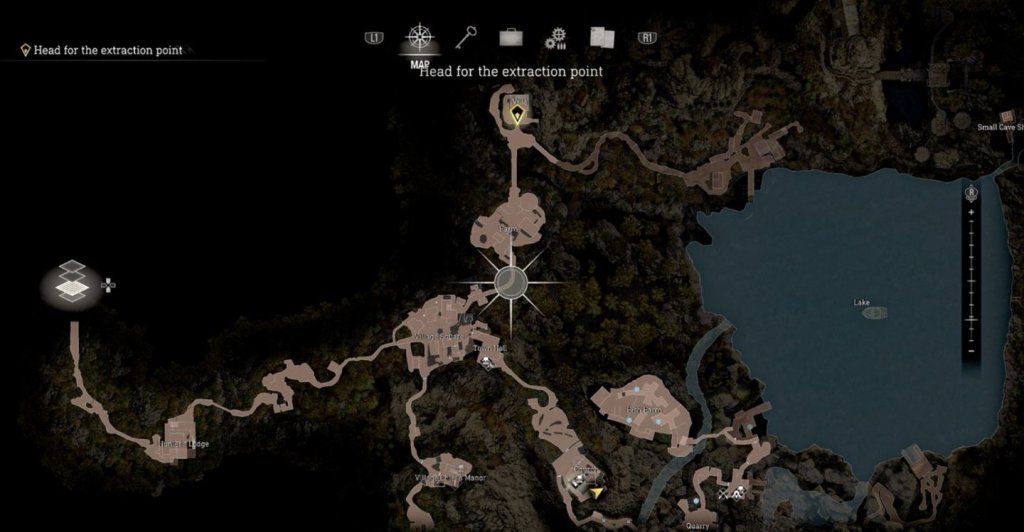The height and width of the screenshot is (532, 1024).
Task: Click the Small Cave Shrine label
Action: pyautogui.click(x=1000, y=127)
